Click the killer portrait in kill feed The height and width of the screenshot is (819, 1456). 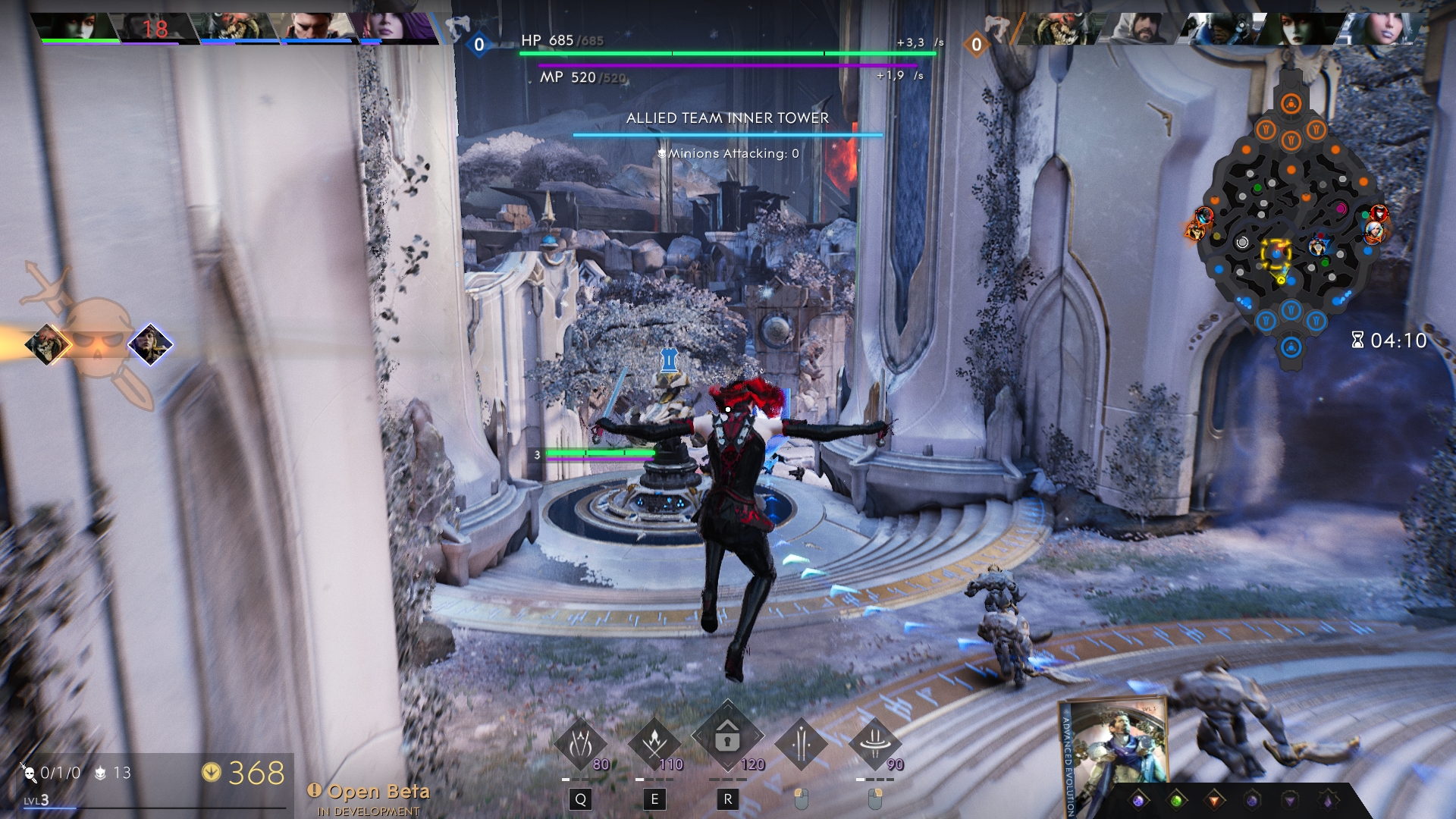47,345
